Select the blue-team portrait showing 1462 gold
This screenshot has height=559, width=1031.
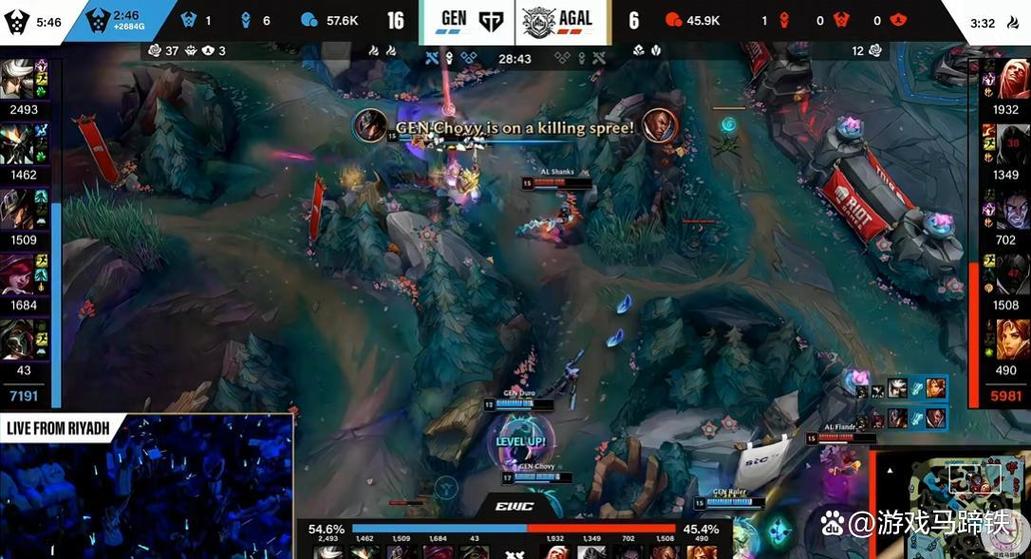pos(18,144)
